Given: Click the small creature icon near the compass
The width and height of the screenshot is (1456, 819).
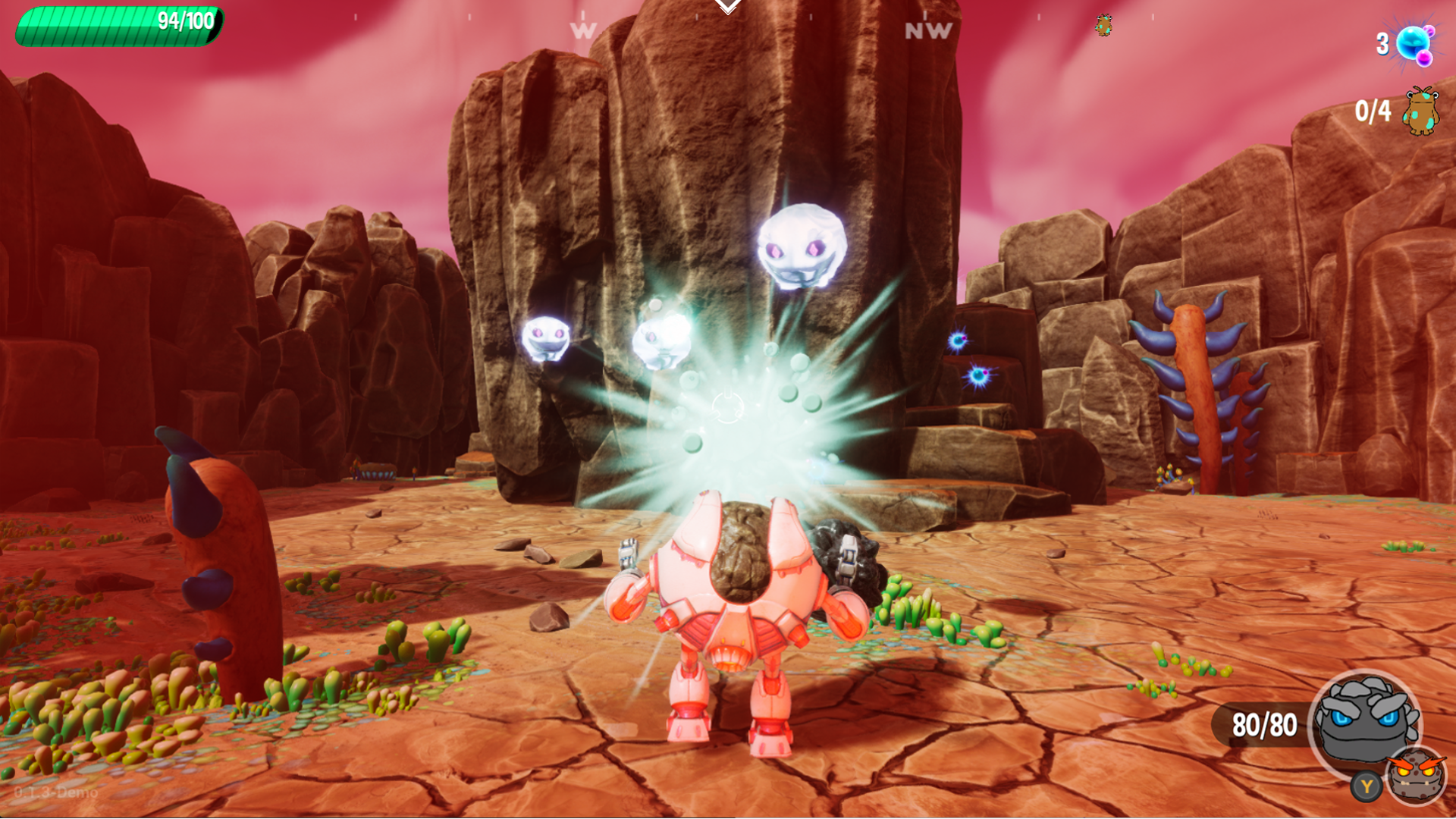Looking at the screenshot, I should pyautogui.click(x=1104, y=26).
